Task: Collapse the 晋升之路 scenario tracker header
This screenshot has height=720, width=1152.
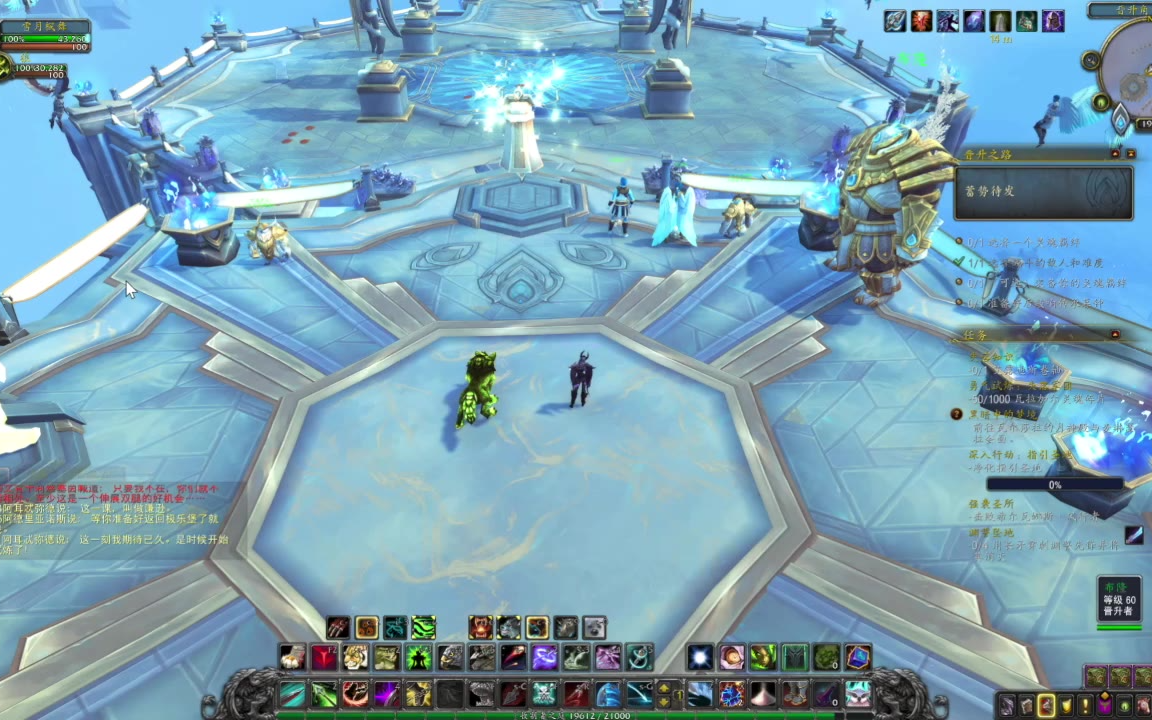Action: tap(1115, 154)
